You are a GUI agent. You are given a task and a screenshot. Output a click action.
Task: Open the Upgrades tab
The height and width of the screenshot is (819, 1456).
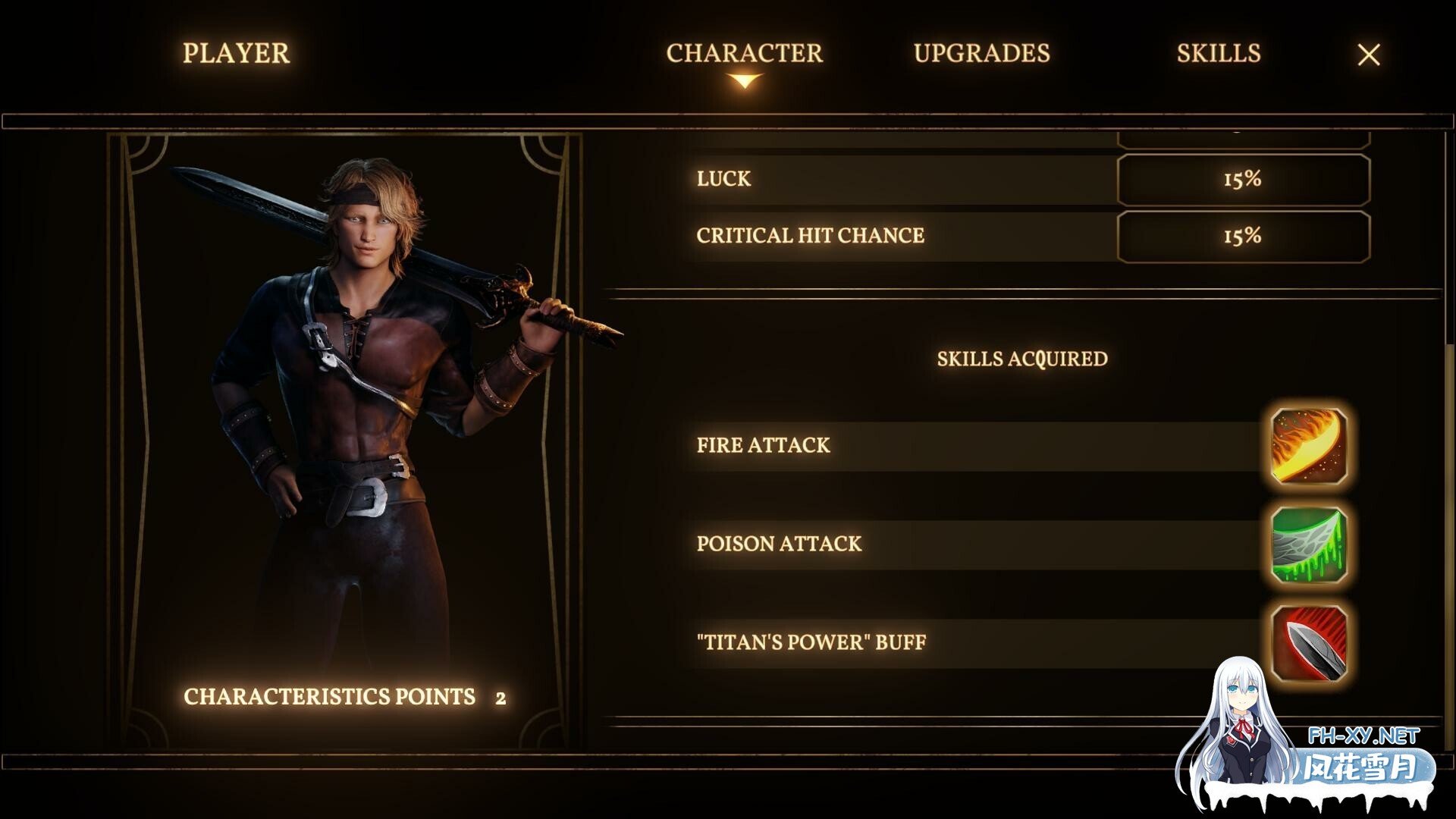[981, 53]
